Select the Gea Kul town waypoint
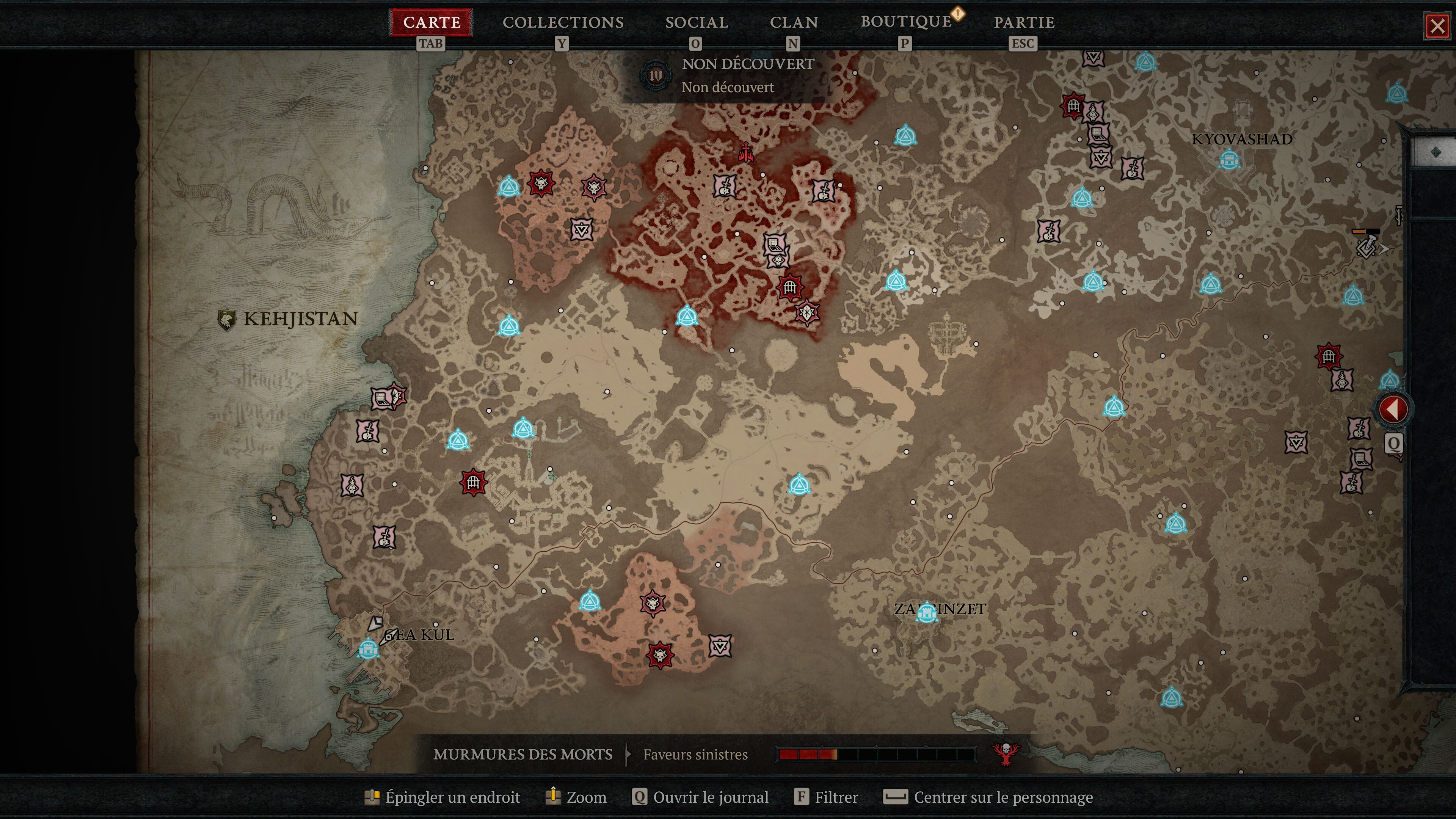Screen dimensions: 1456x819 [369, 648]
